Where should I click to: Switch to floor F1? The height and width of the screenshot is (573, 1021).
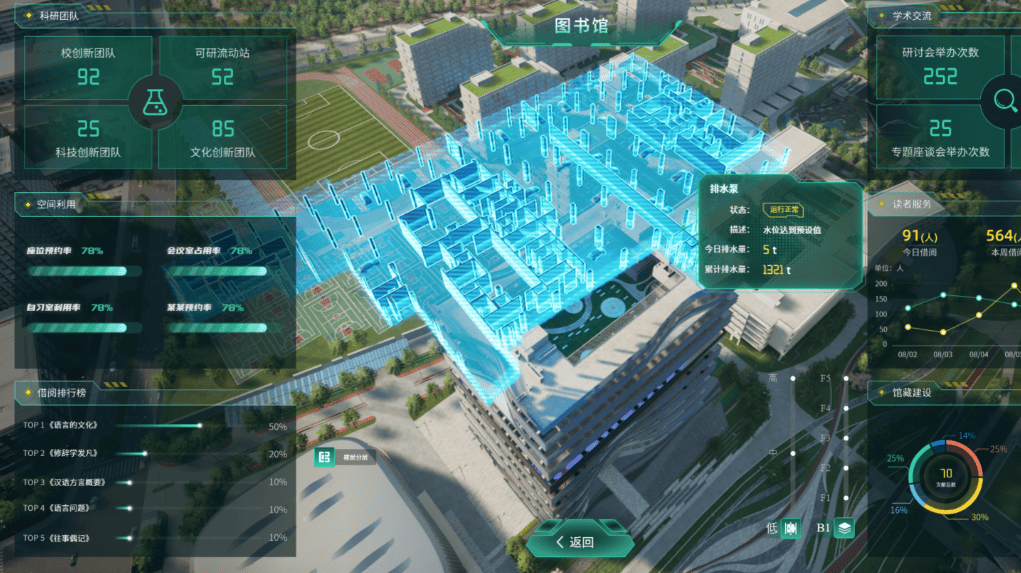(x=846, y=497)
